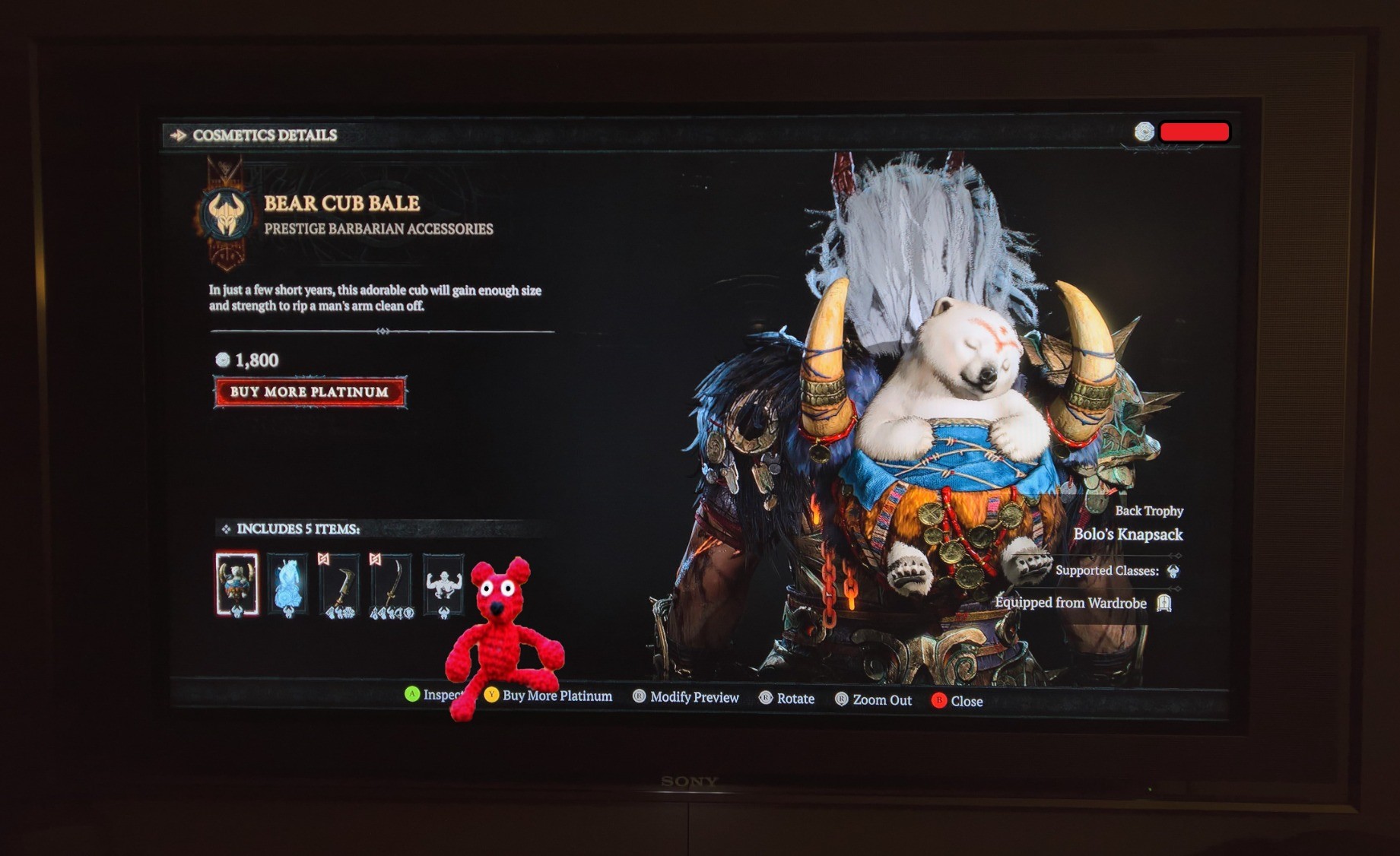This screenshot has height=856, width=1400.
Task: Choose the long curved sword weapon thumbnail
Action: (391, 585)
